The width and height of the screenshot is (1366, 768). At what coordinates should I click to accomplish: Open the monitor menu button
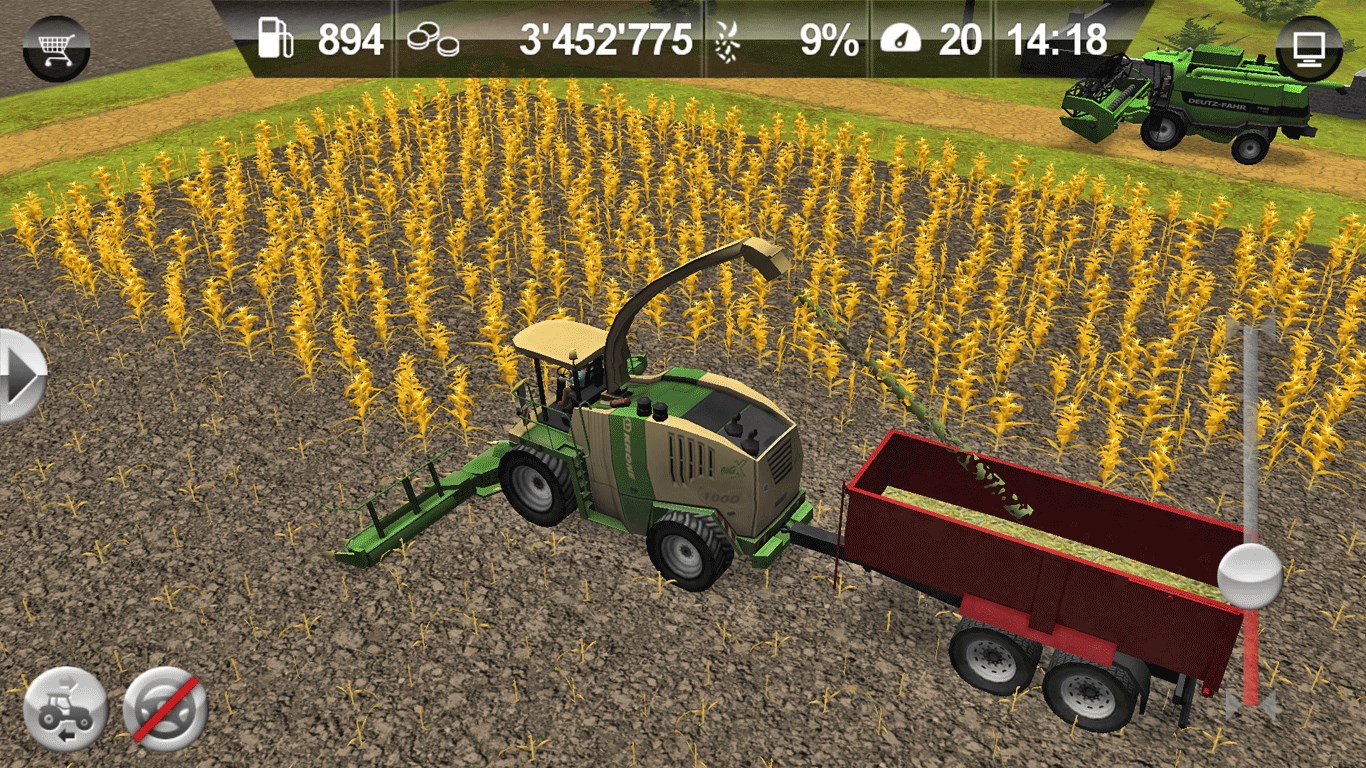[1309, 48]
